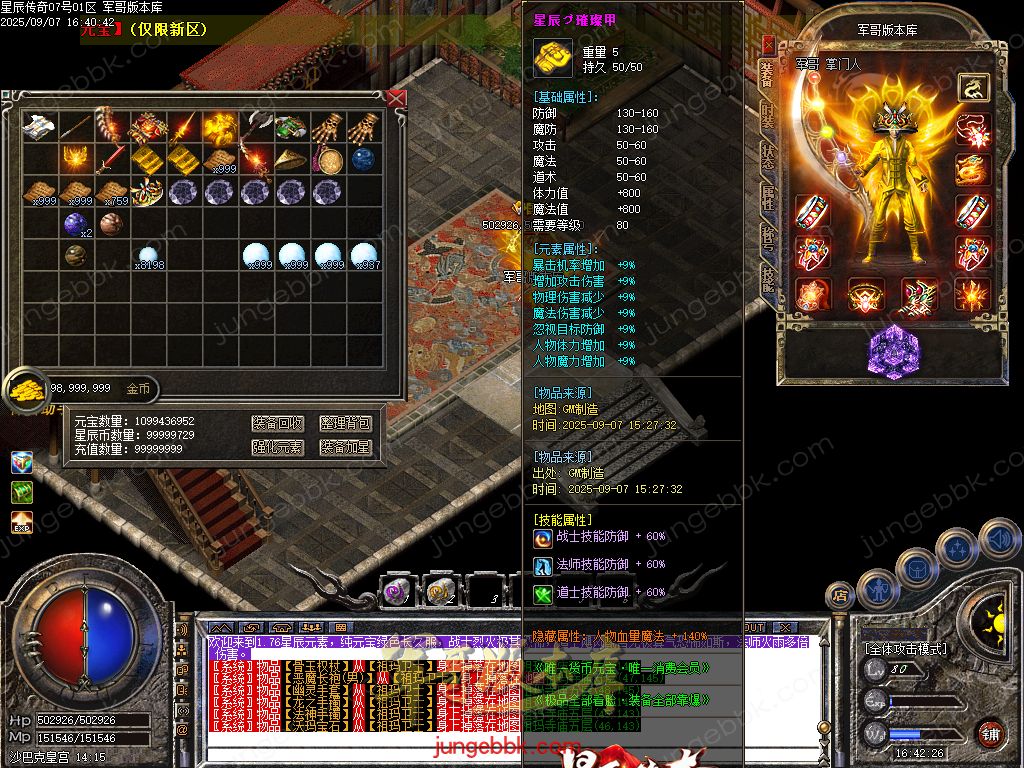Sort the bag with 整理背包
Image resolution: width=1024 pixels, height=768 pixels.
pyautogui.click(x=345, y=424)
